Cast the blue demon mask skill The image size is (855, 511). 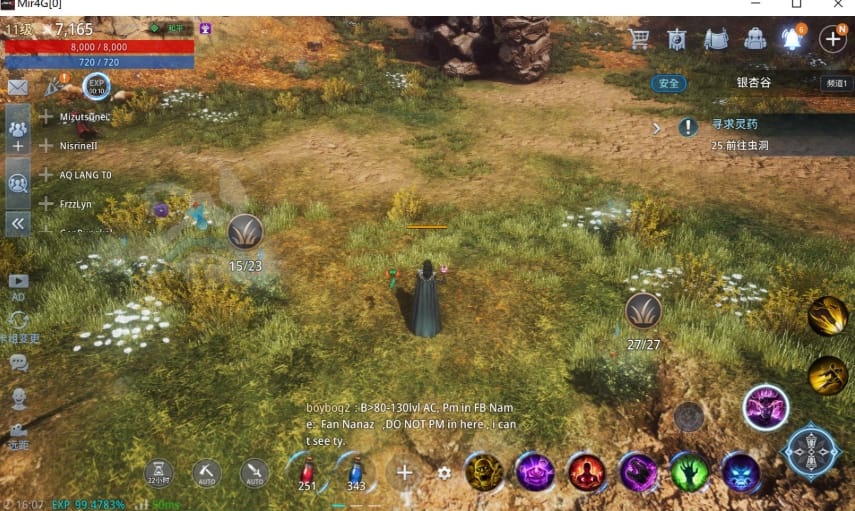coord(741,472)
